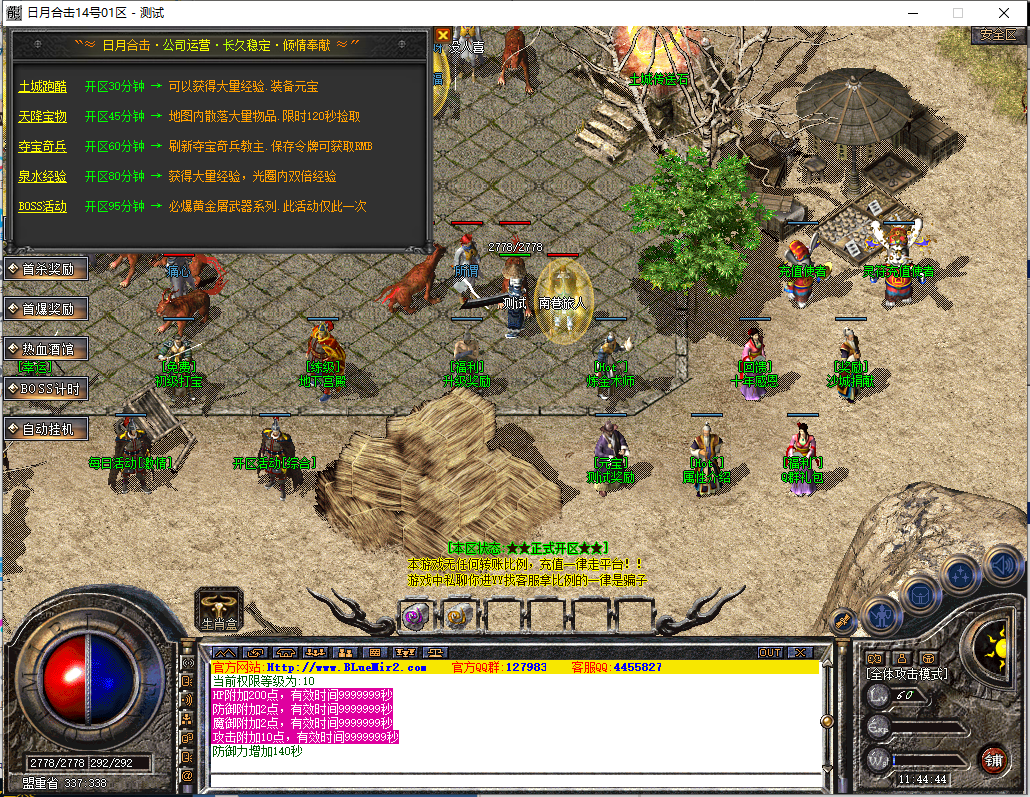This screenshot has width=1030, height=797.
Task: Open the 夺宝奇兵 event link
Action: click(x=42, y=147)
